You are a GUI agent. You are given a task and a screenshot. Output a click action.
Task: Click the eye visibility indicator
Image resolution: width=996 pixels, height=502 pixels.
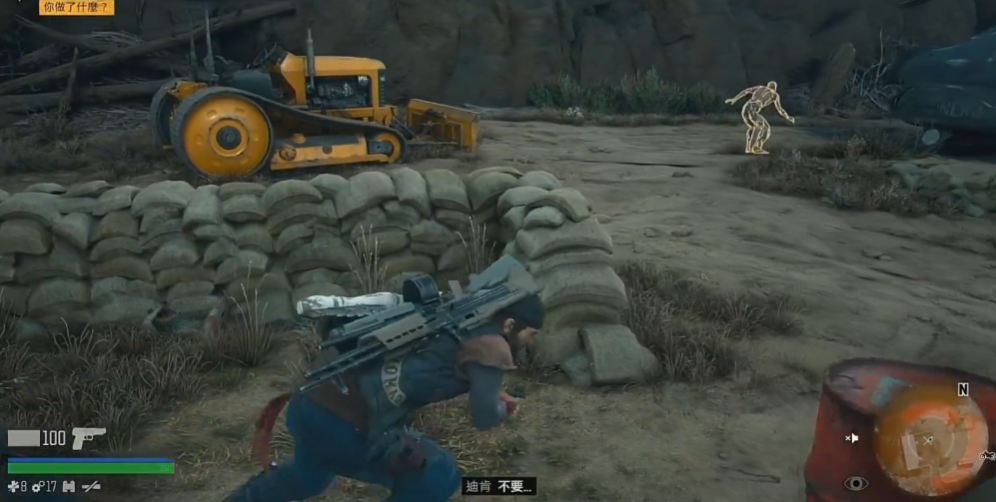857,484
